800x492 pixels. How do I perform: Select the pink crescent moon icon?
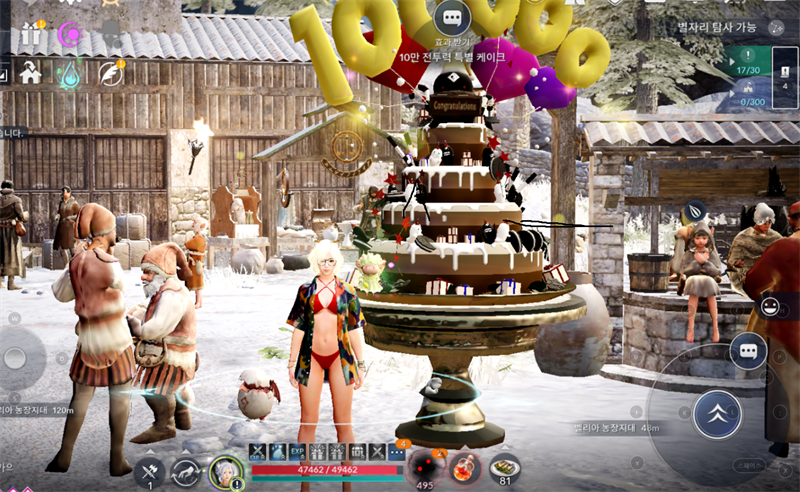point(70,35)
